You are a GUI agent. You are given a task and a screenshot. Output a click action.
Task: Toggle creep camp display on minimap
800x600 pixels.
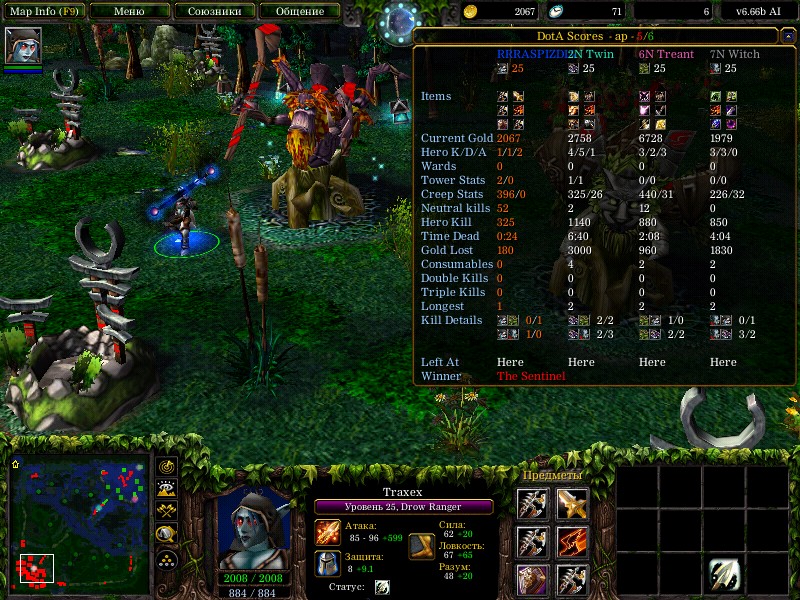pyautogui.click(x=166, y=533)
